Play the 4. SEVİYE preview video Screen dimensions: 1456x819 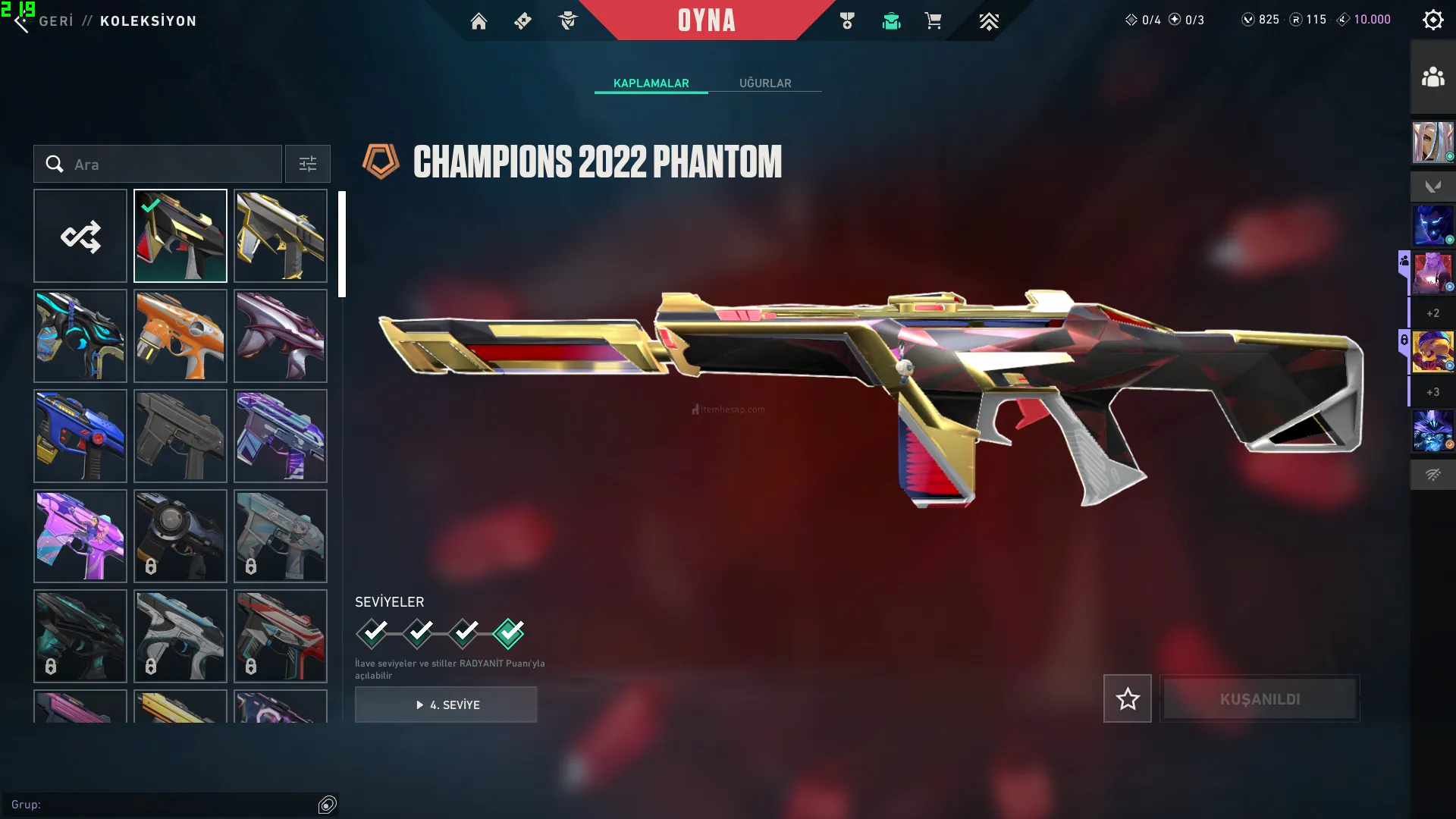(x=446, y=704)
